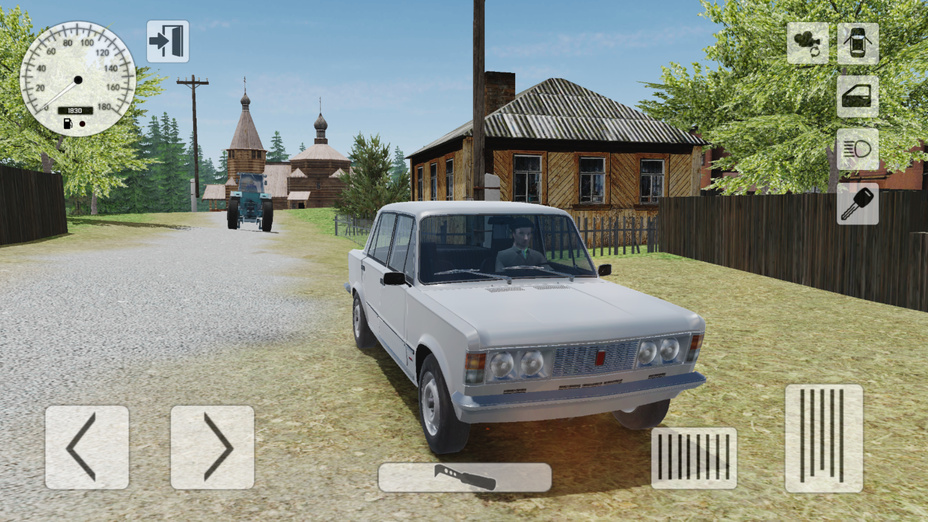Step on the gas pedal

823,438
